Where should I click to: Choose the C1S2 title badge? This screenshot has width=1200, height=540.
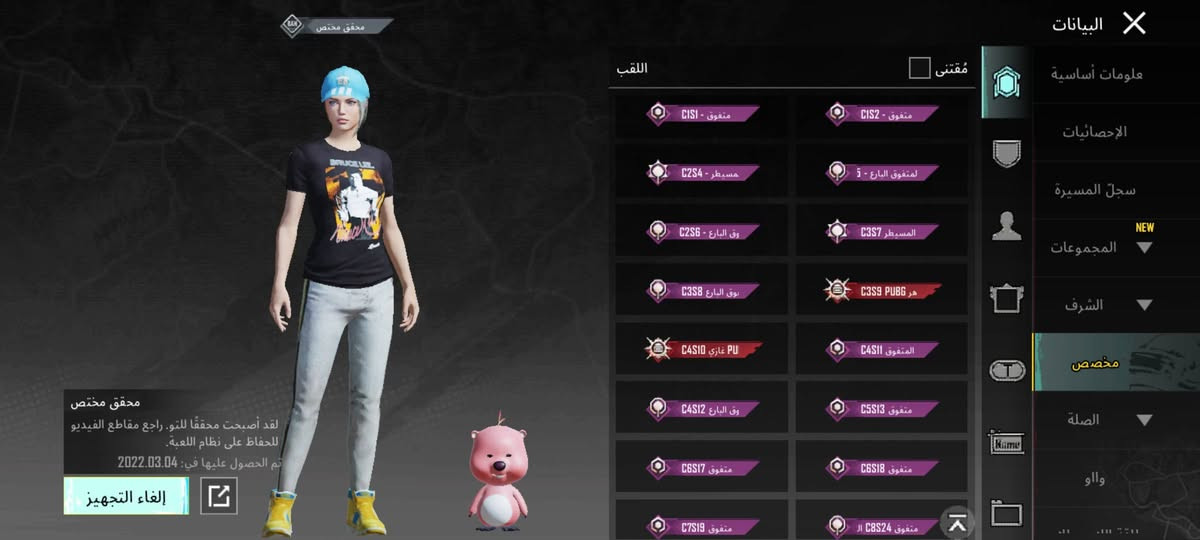coord(882,115)
